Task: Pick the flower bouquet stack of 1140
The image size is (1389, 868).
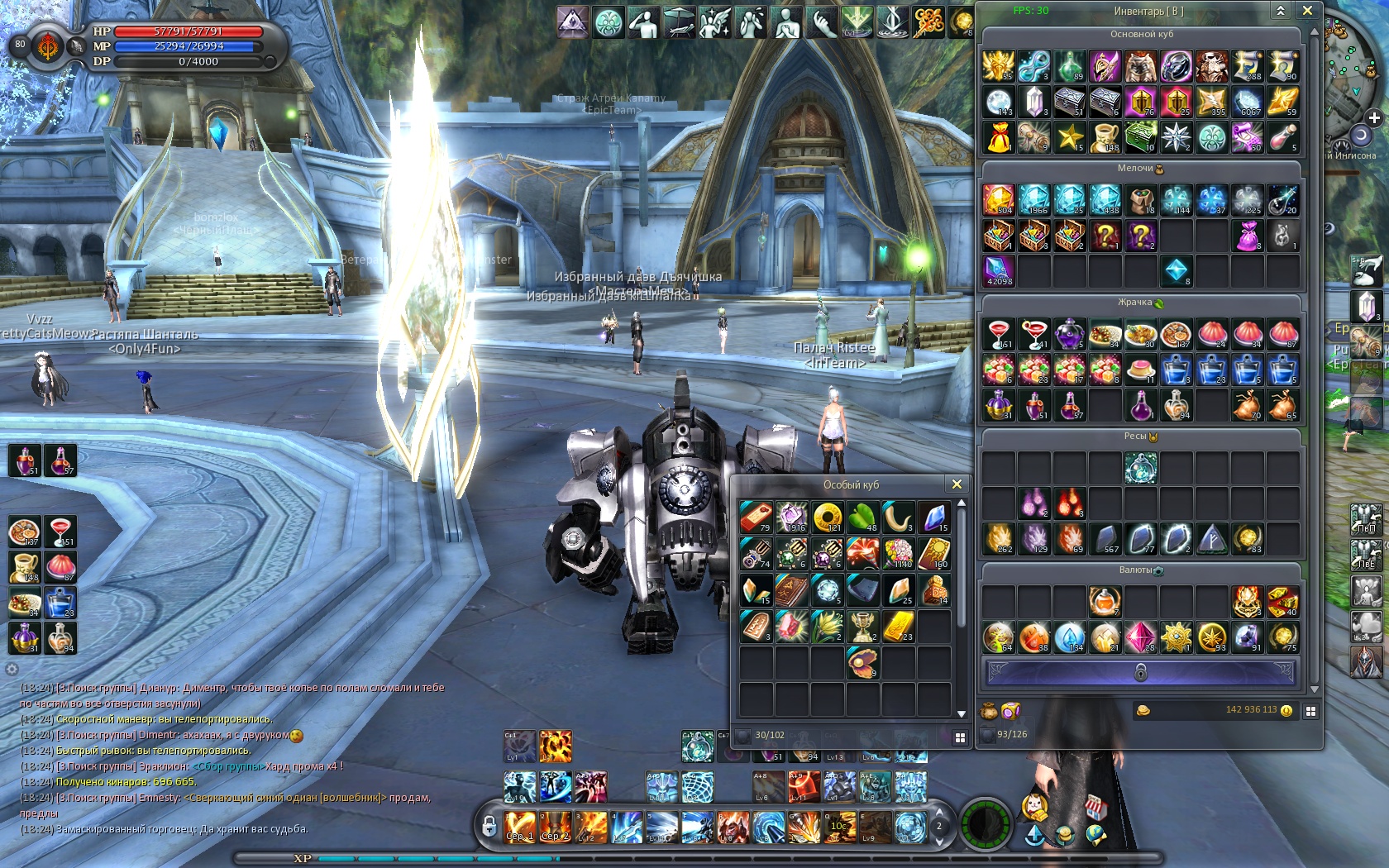Action: (x=898, y=553)
